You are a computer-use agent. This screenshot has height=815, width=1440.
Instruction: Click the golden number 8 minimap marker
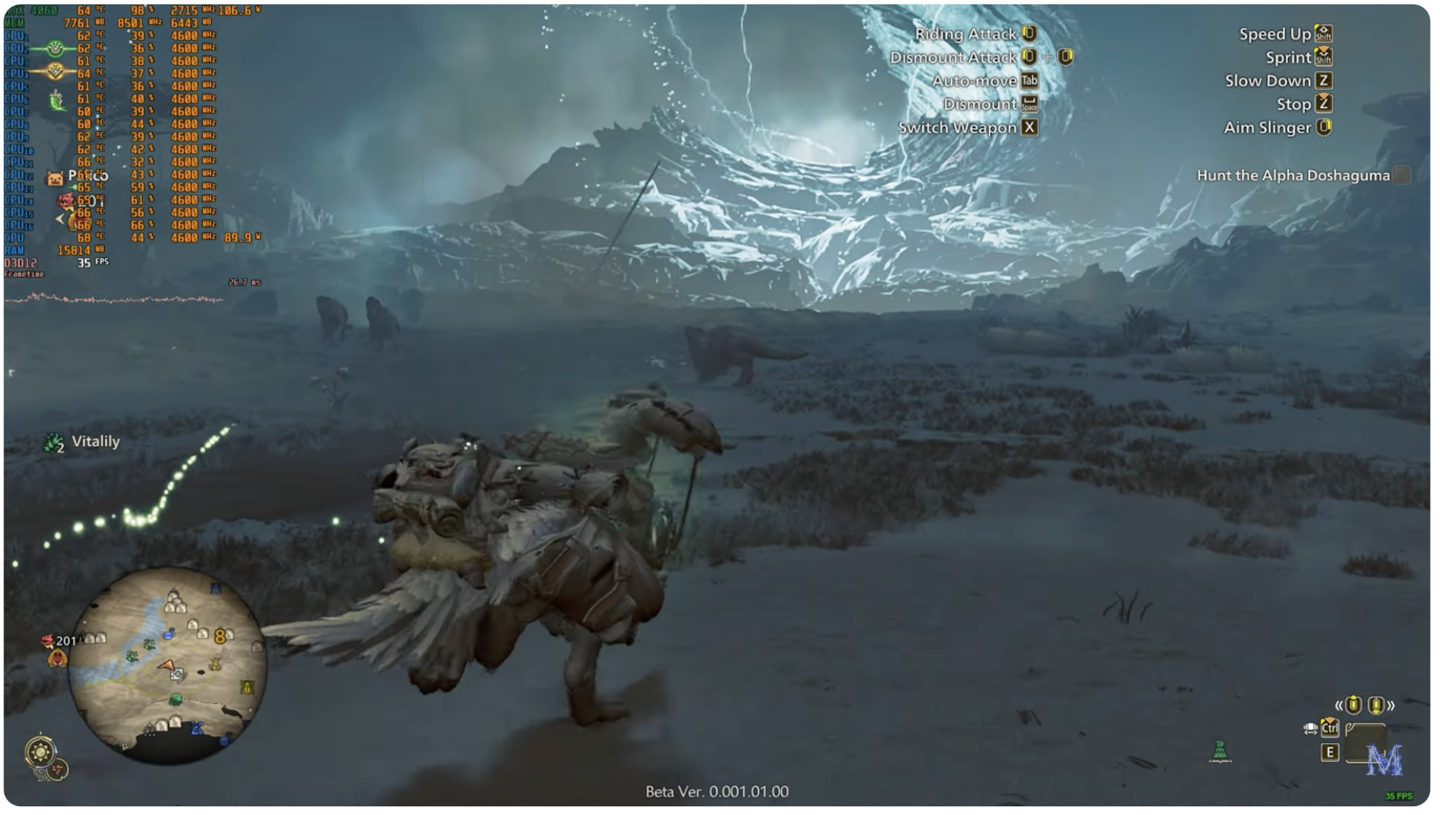click(220, 636)
